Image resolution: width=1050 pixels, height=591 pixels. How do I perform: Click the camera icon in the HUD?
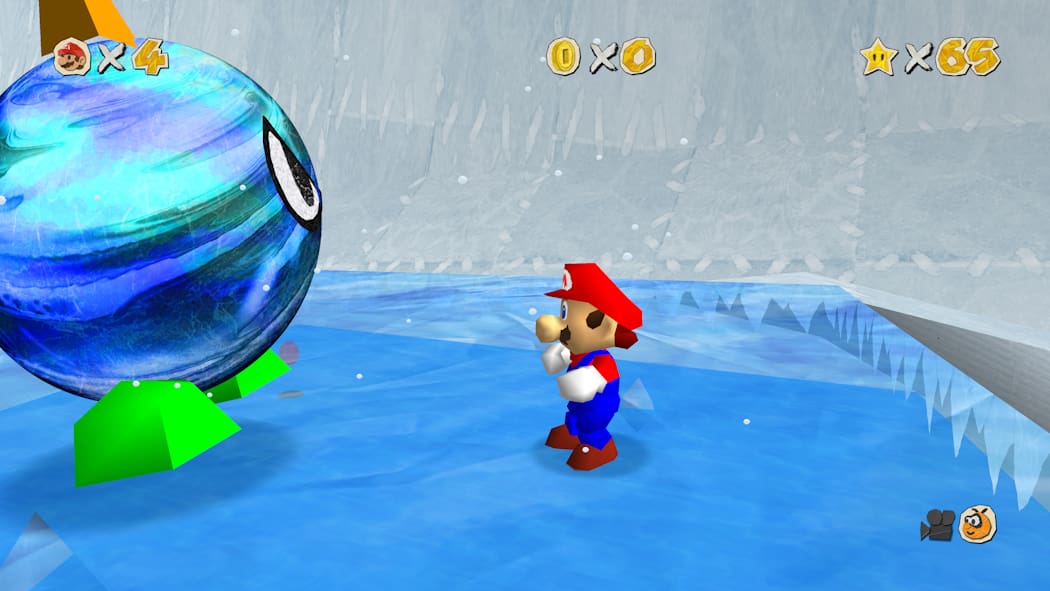(x=938, y=525)
